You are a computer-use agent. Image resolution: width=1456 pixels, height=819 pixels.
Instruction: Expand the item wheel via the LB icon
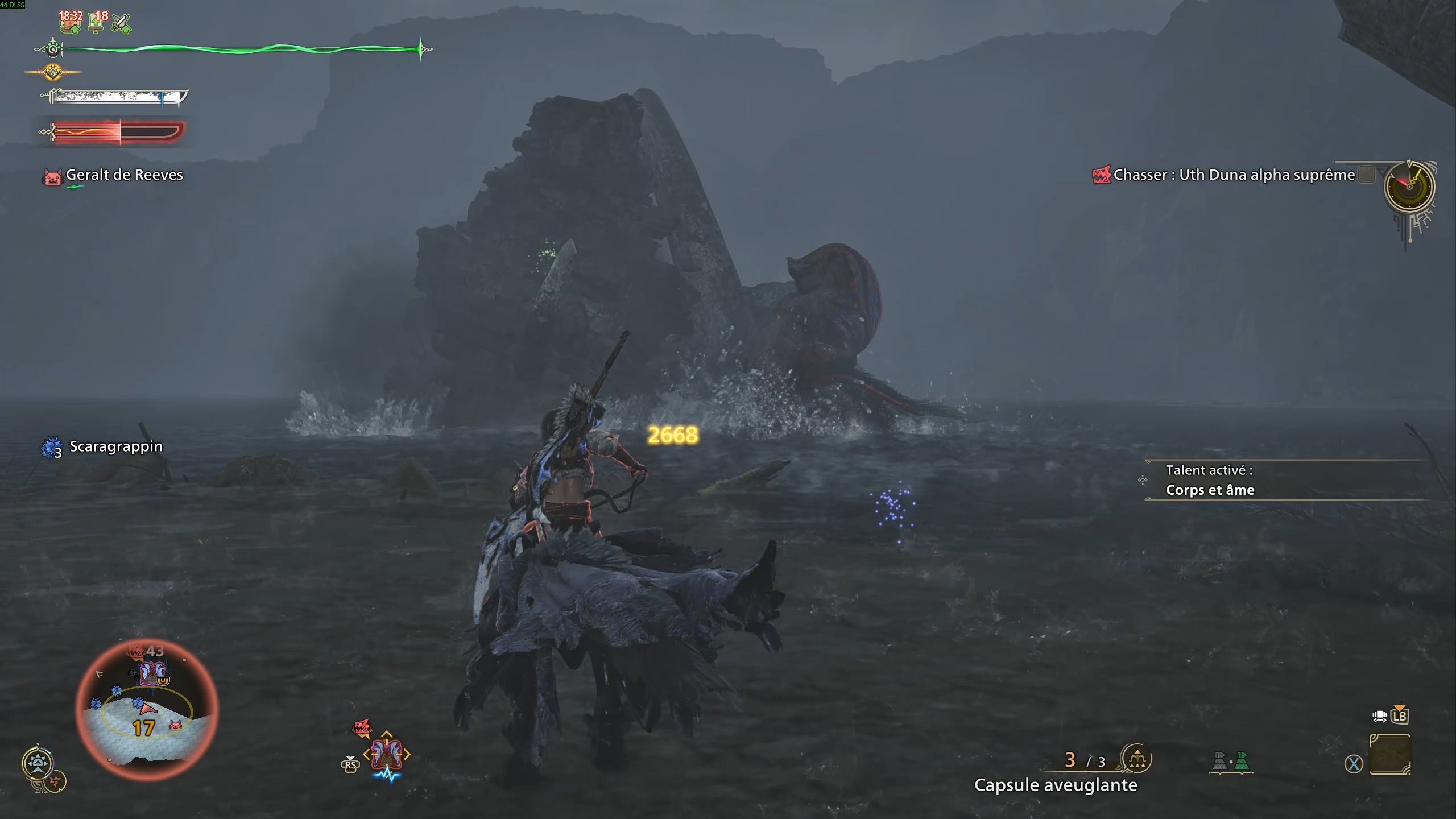point(1400,716)
